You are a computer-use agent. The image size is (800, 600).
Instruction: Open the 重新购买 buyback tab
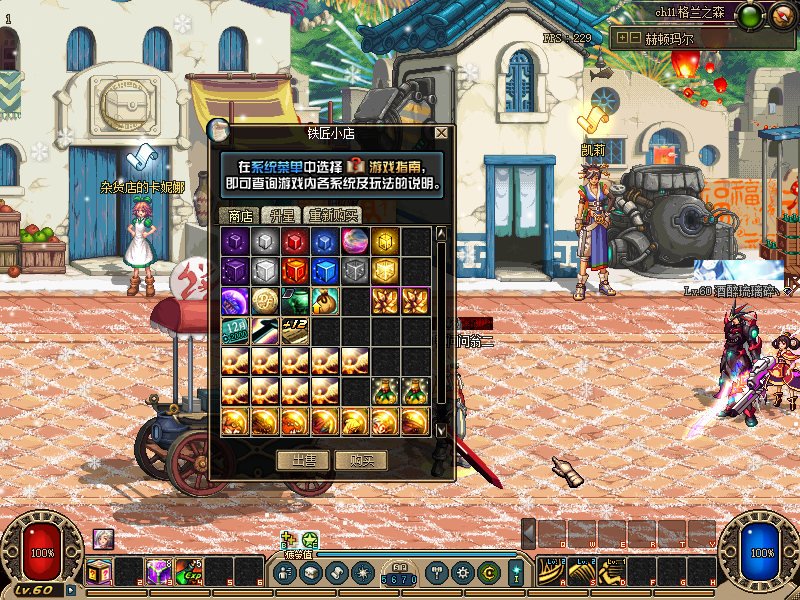tap(331, 215)
